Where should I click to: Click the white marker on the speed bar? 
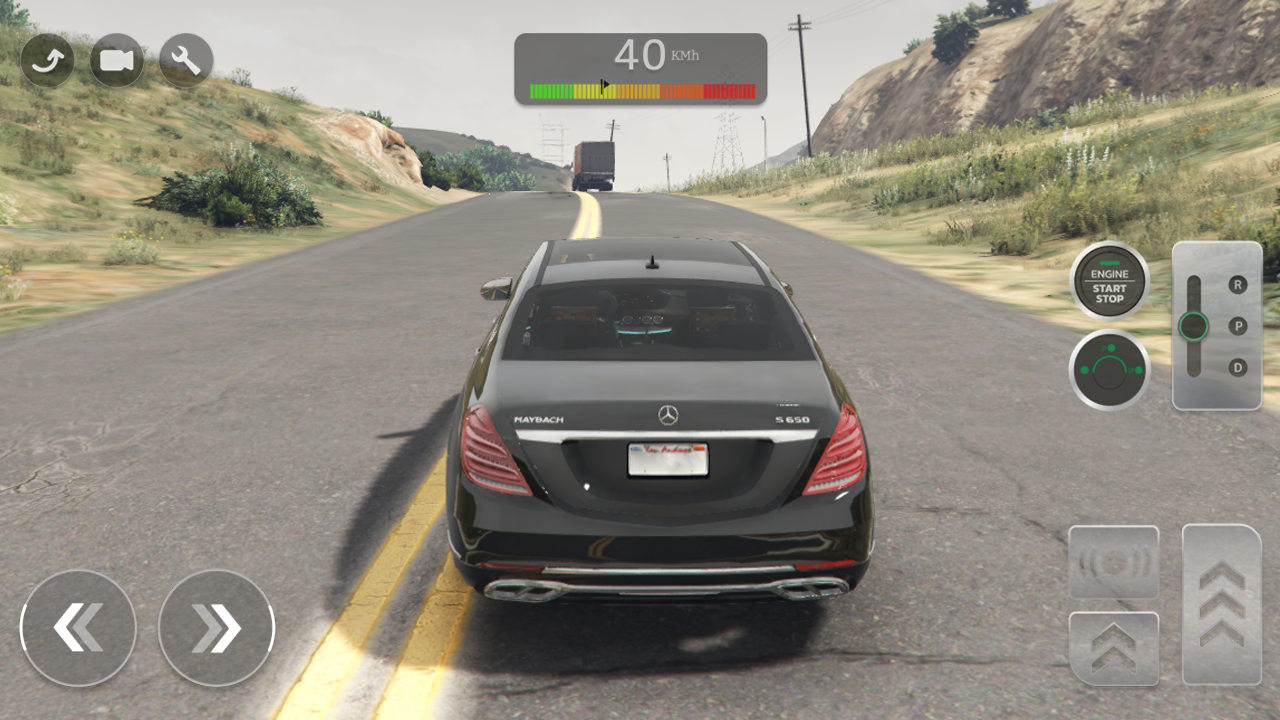click(603, 84)
